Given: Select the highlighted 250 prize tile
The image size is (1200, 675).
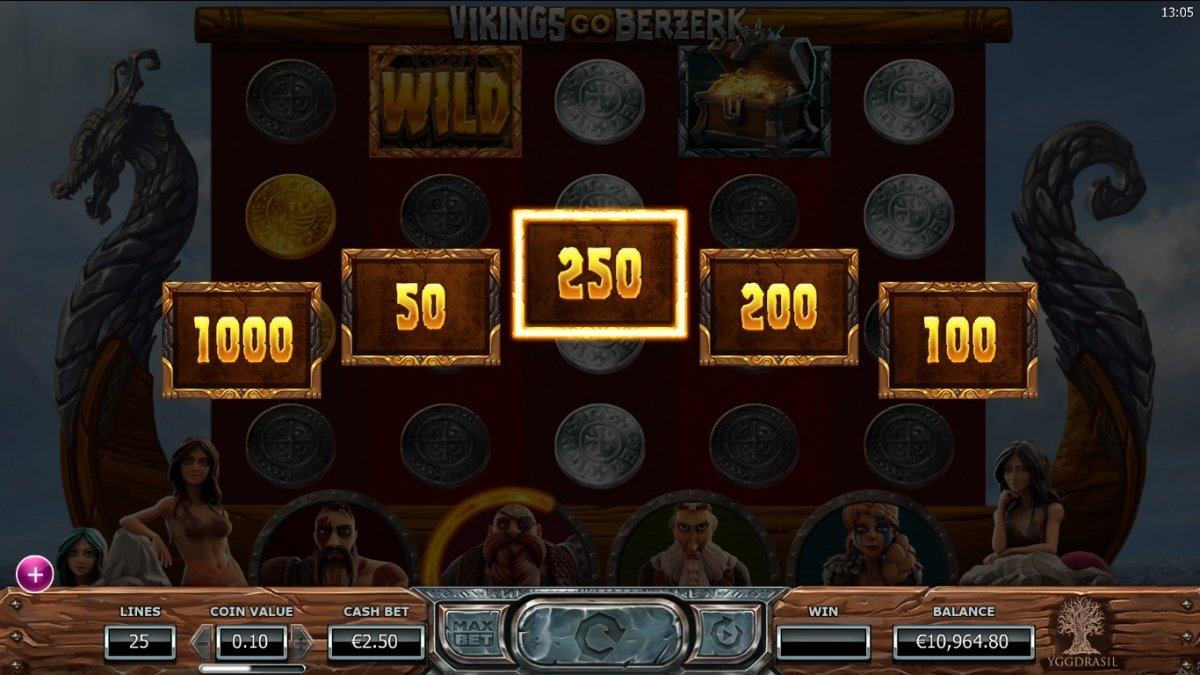Looking at the screenshot, I should tap(600, 273).
